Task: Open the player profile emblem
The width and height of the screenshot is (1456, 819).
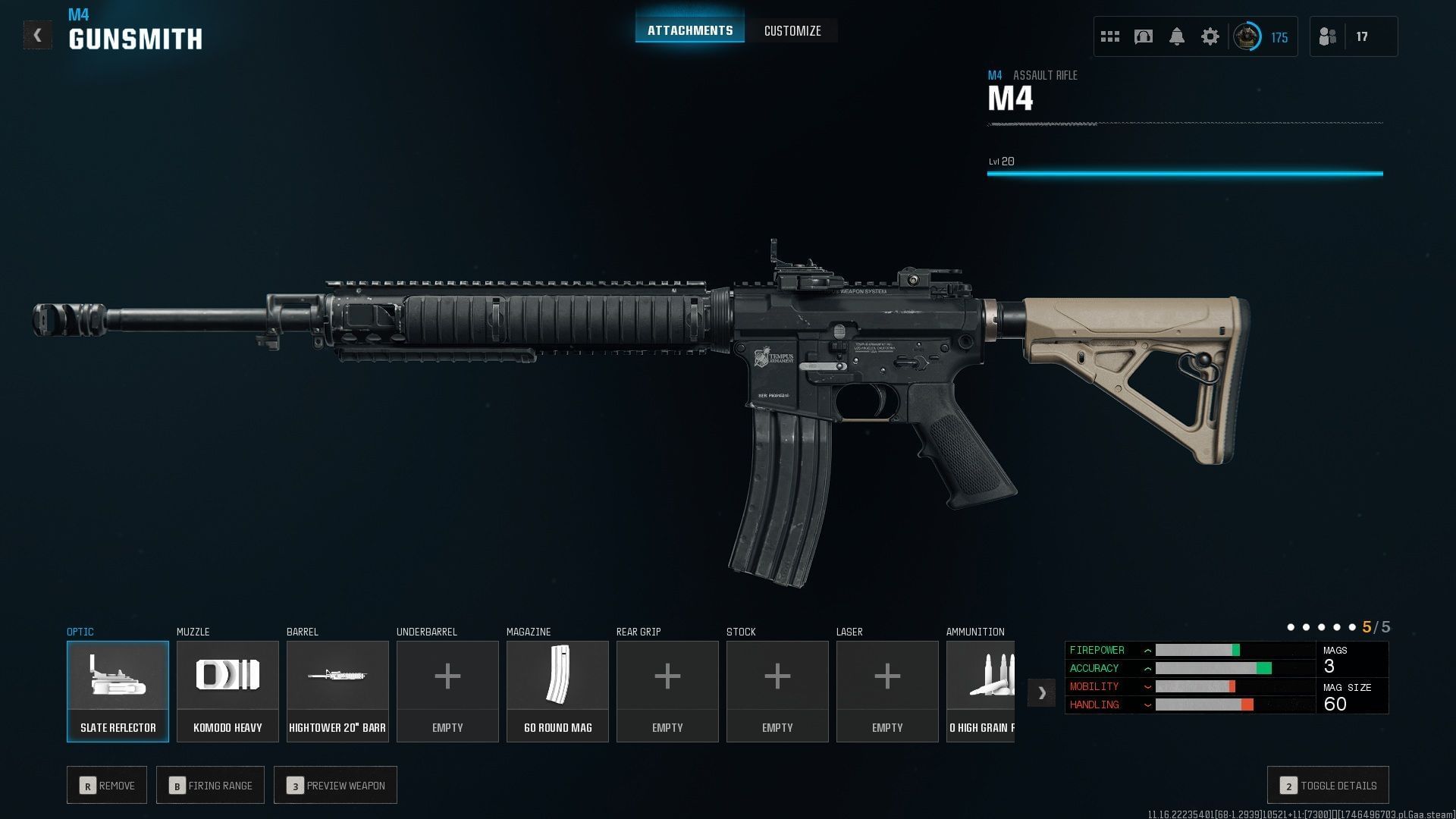Action: point(1247,36)
